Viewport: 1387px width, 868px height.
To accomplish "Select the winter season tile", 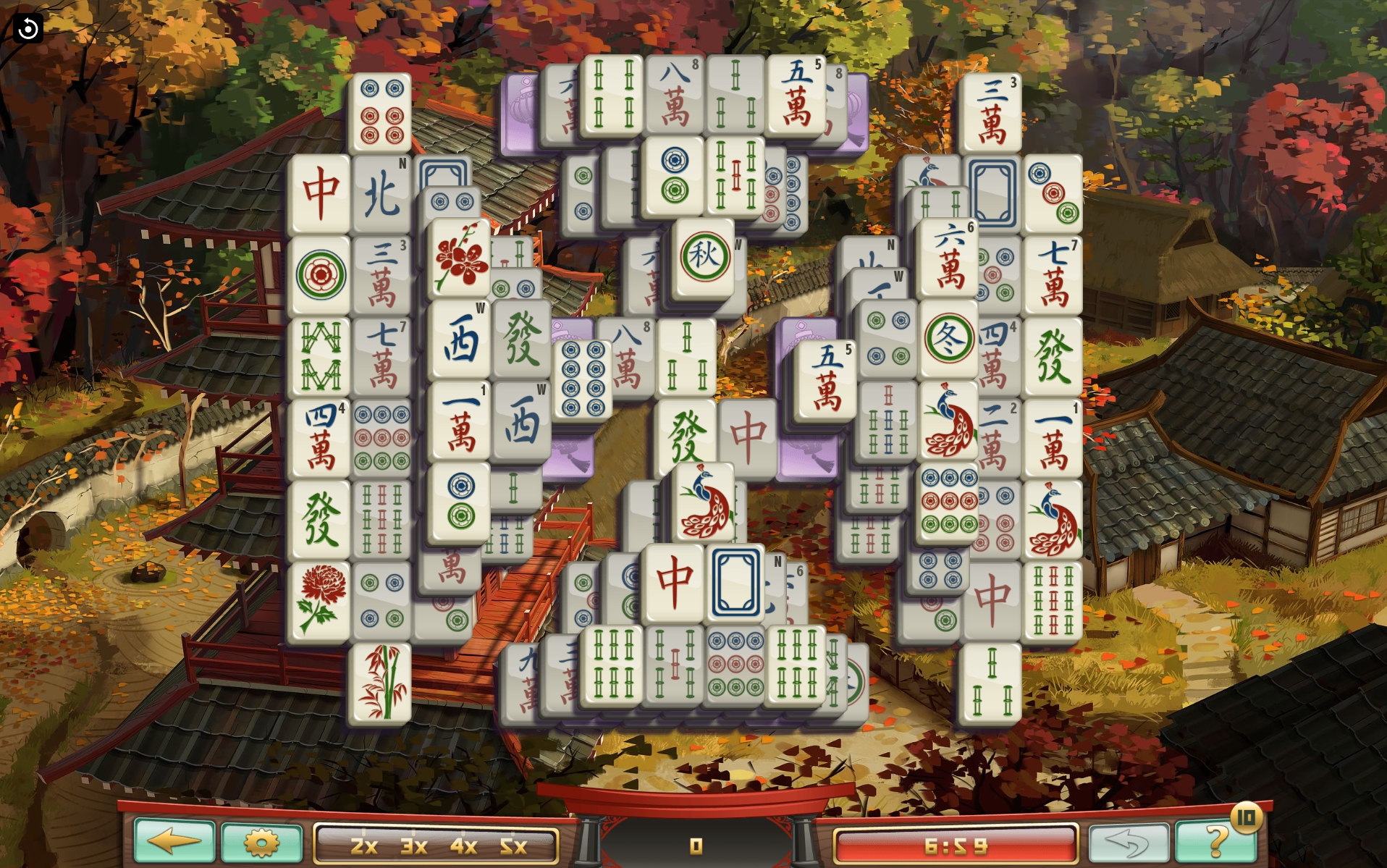I will click(x=948, y=339).
